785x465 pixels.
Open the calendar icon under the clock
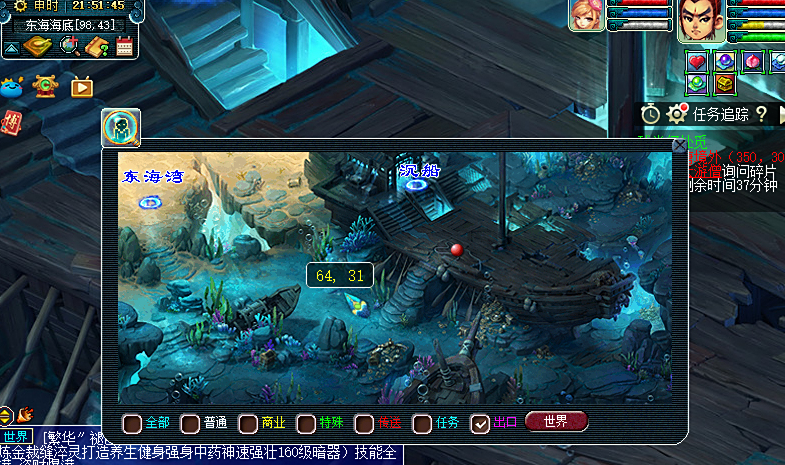(125, 46)
